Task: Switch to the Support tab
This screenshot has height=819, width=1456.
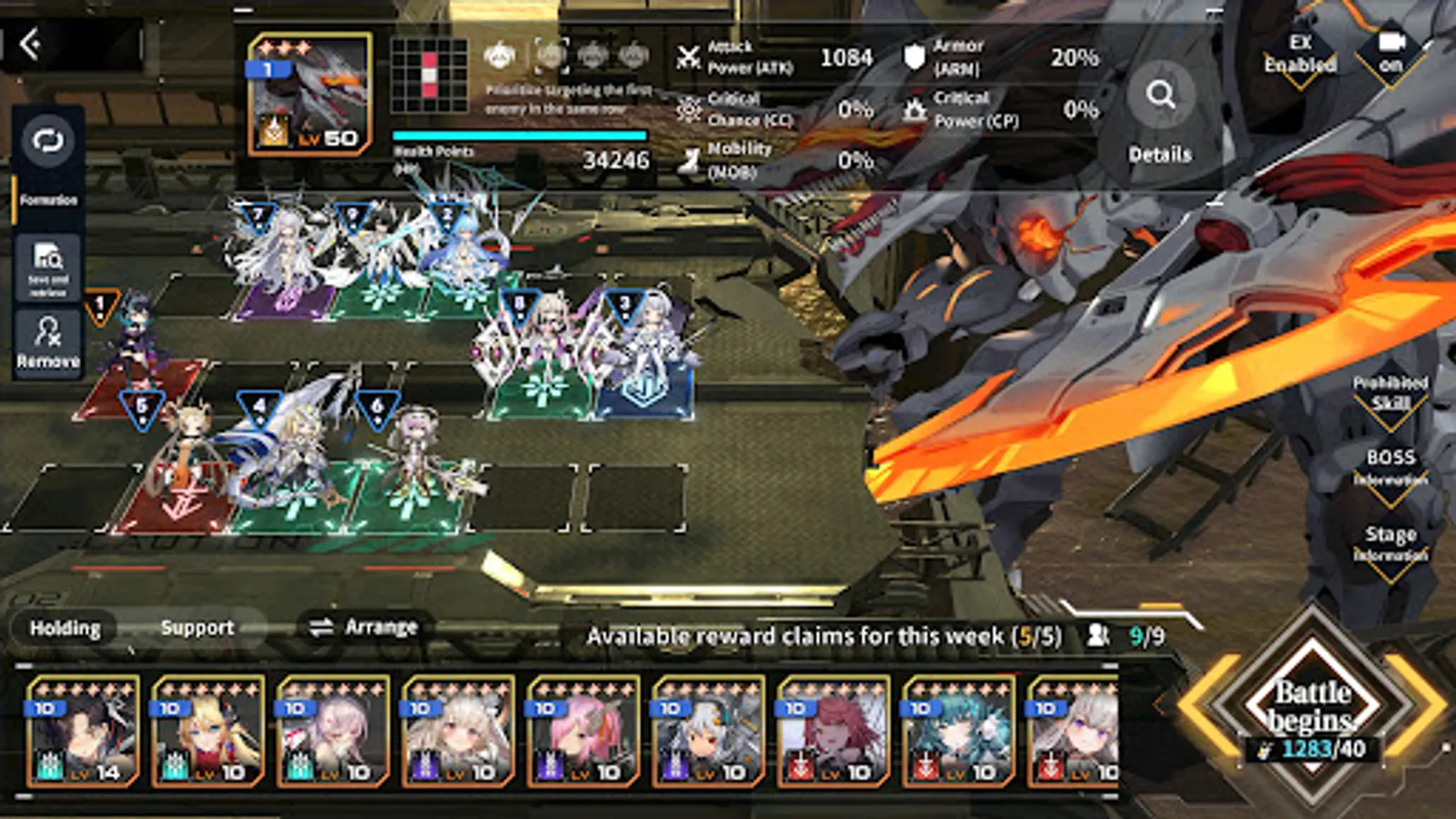Action: coord(197,625)
